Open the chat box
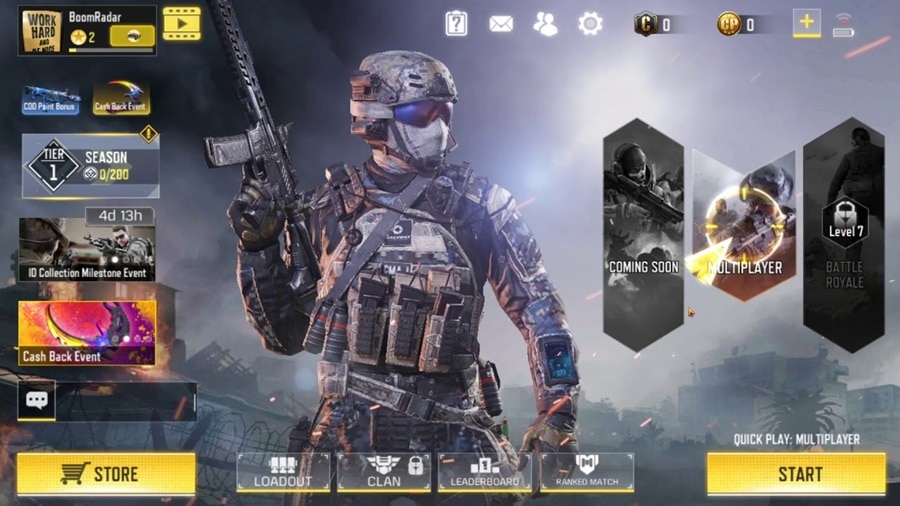Viewport: 900px width, 506px height. [37, 401]
